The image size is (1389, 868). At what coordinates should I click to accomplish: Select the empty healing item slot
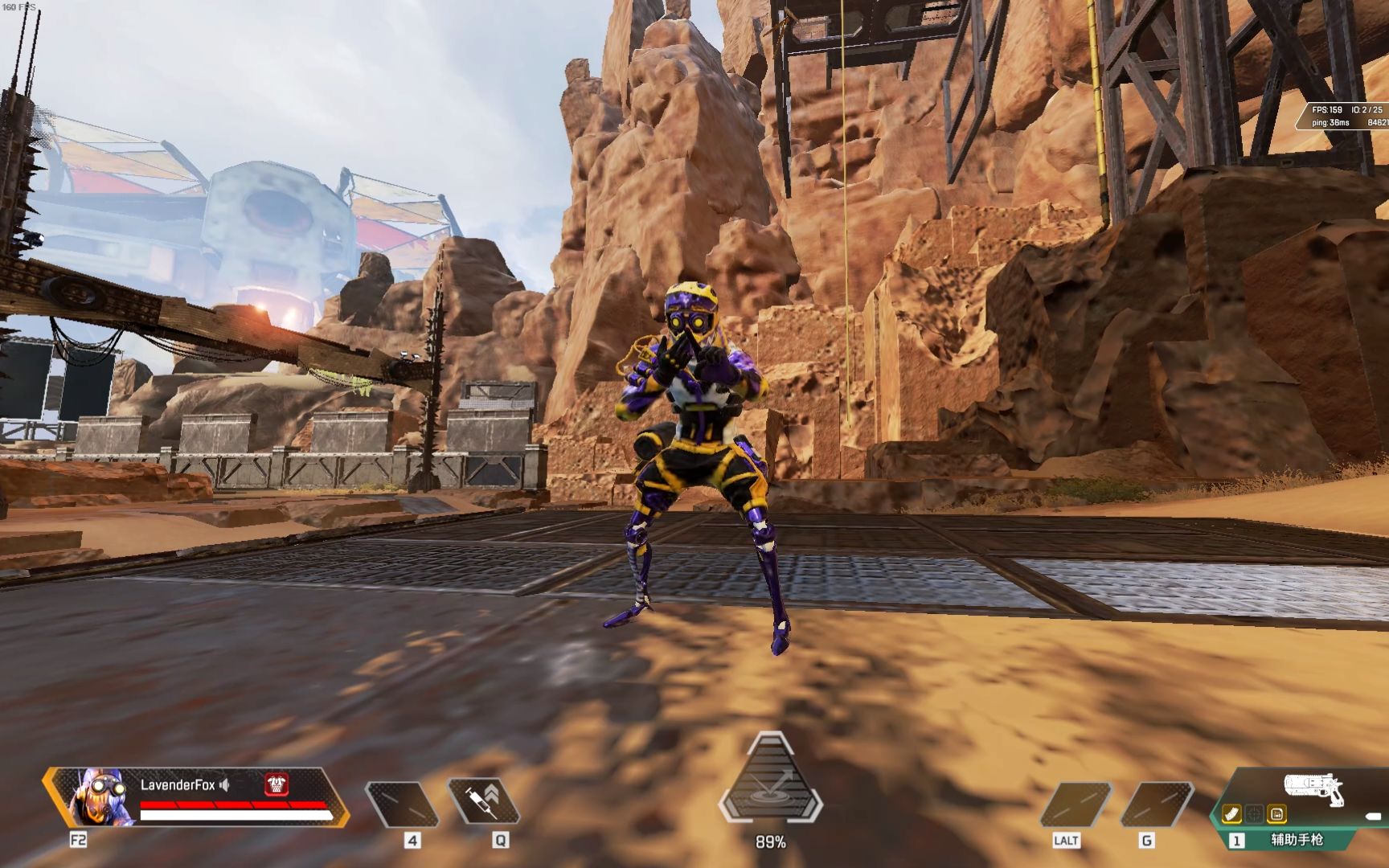401,803
